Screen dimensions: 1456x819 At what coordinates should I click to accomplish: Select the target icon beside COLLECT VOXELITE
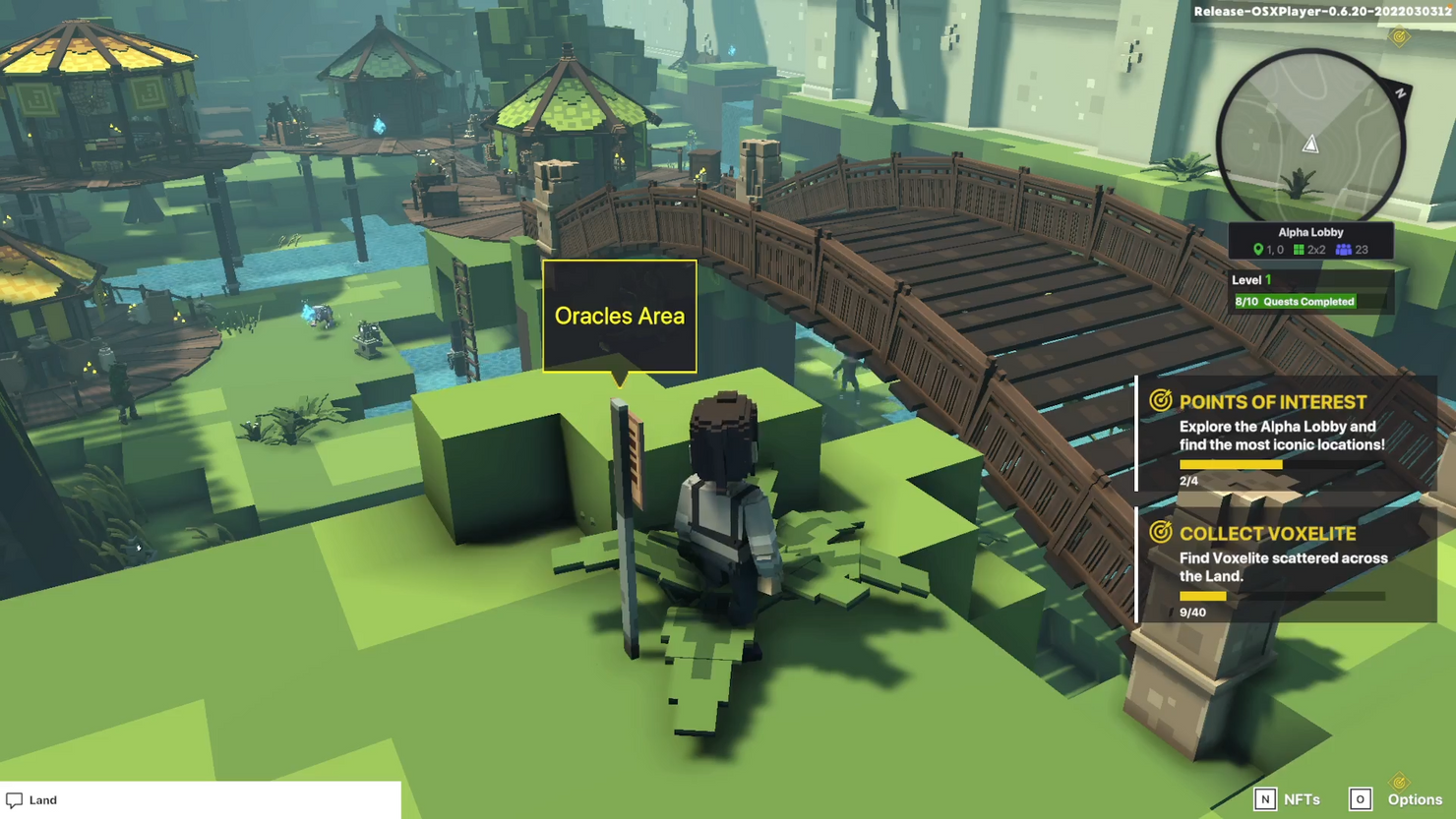pyautogui.click(x=1161, y=533)
